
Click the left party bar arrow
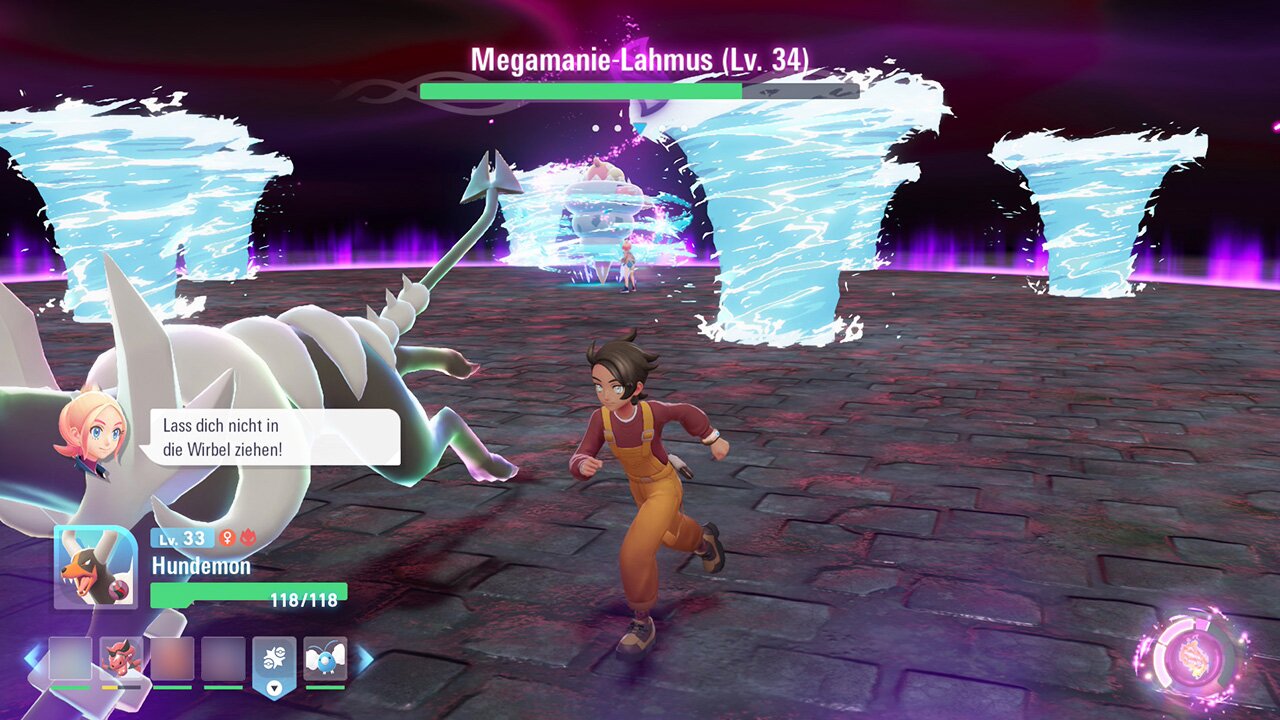(33, 658)
